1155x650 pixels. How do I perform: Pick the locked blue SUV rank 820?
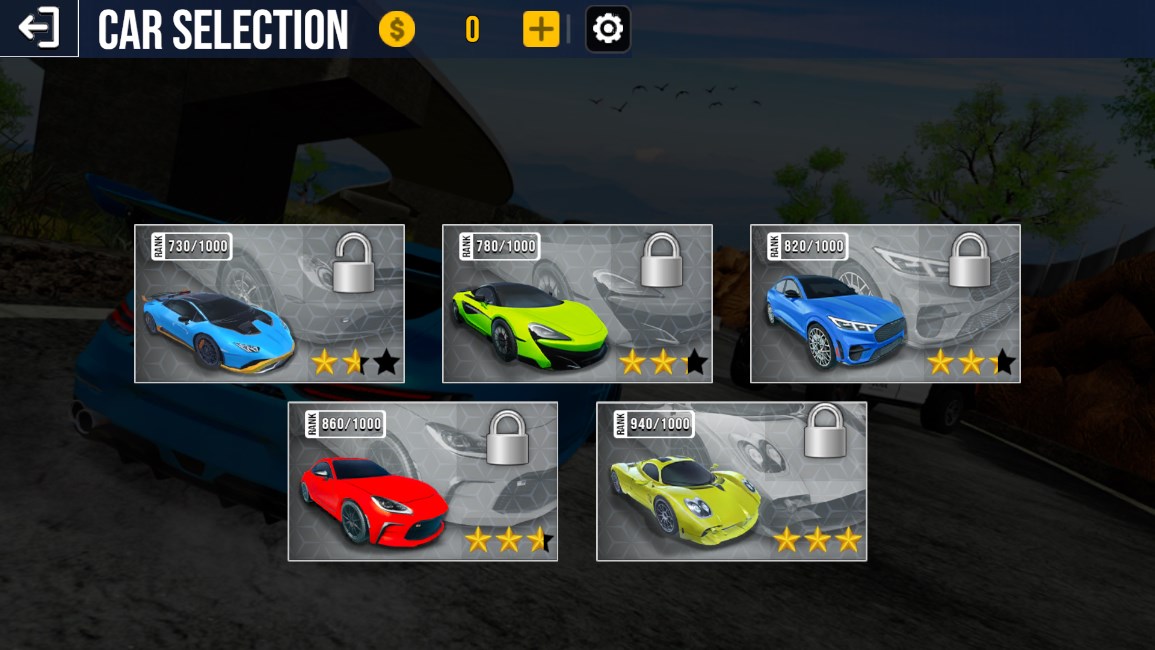pos(885,303)
